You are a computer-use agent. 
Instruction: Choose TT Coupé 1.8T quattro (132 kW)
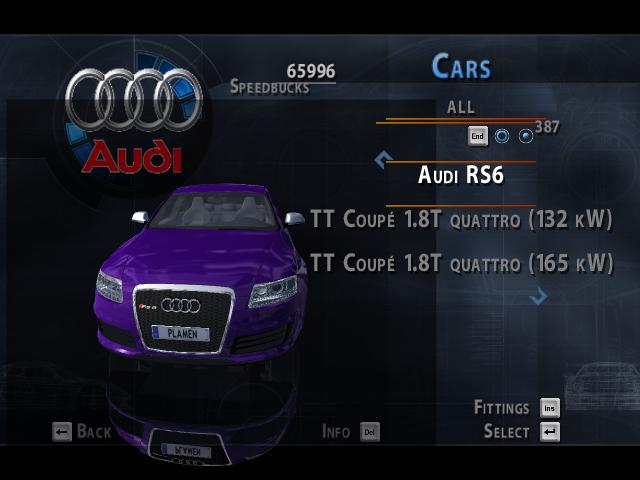click(461, 219)
